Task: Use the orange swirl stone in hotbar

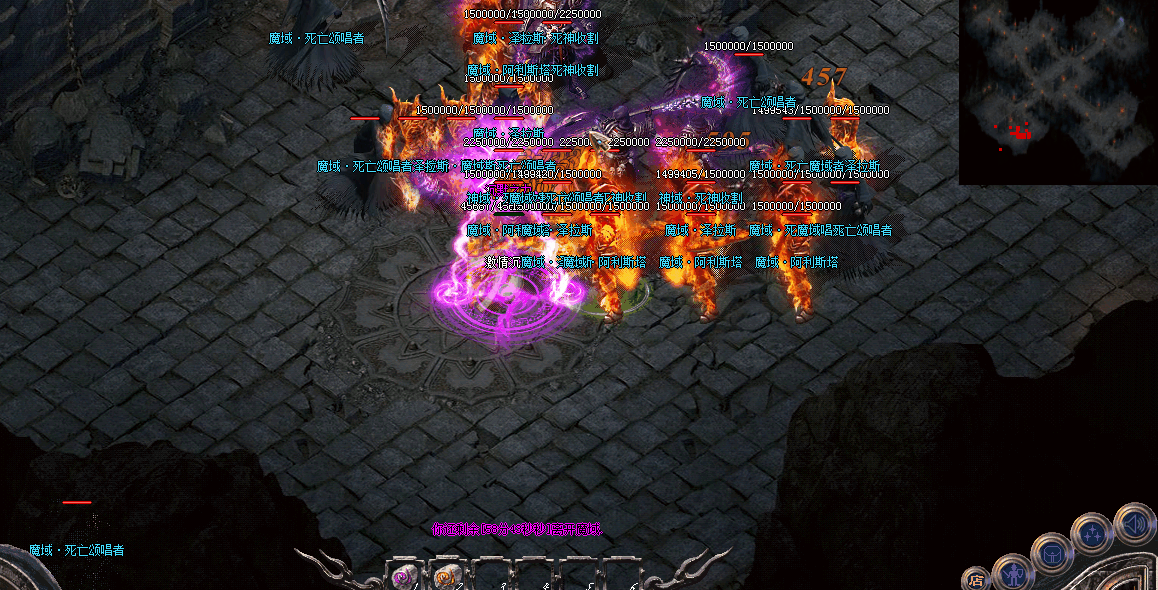Action: click(x=444, y=576)
